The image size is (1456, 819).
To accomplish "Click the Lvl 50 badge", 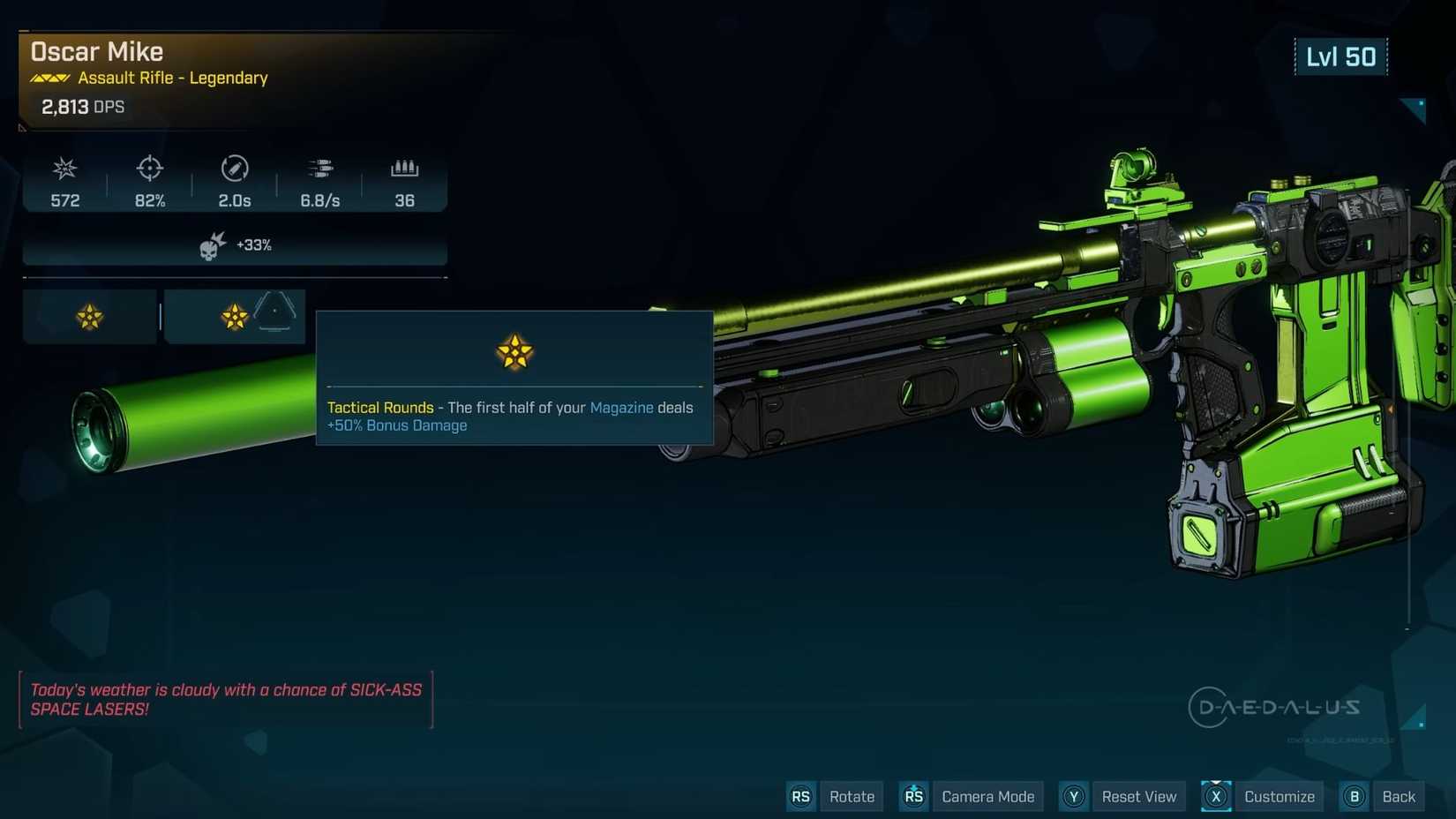I will click(1341, 56).
